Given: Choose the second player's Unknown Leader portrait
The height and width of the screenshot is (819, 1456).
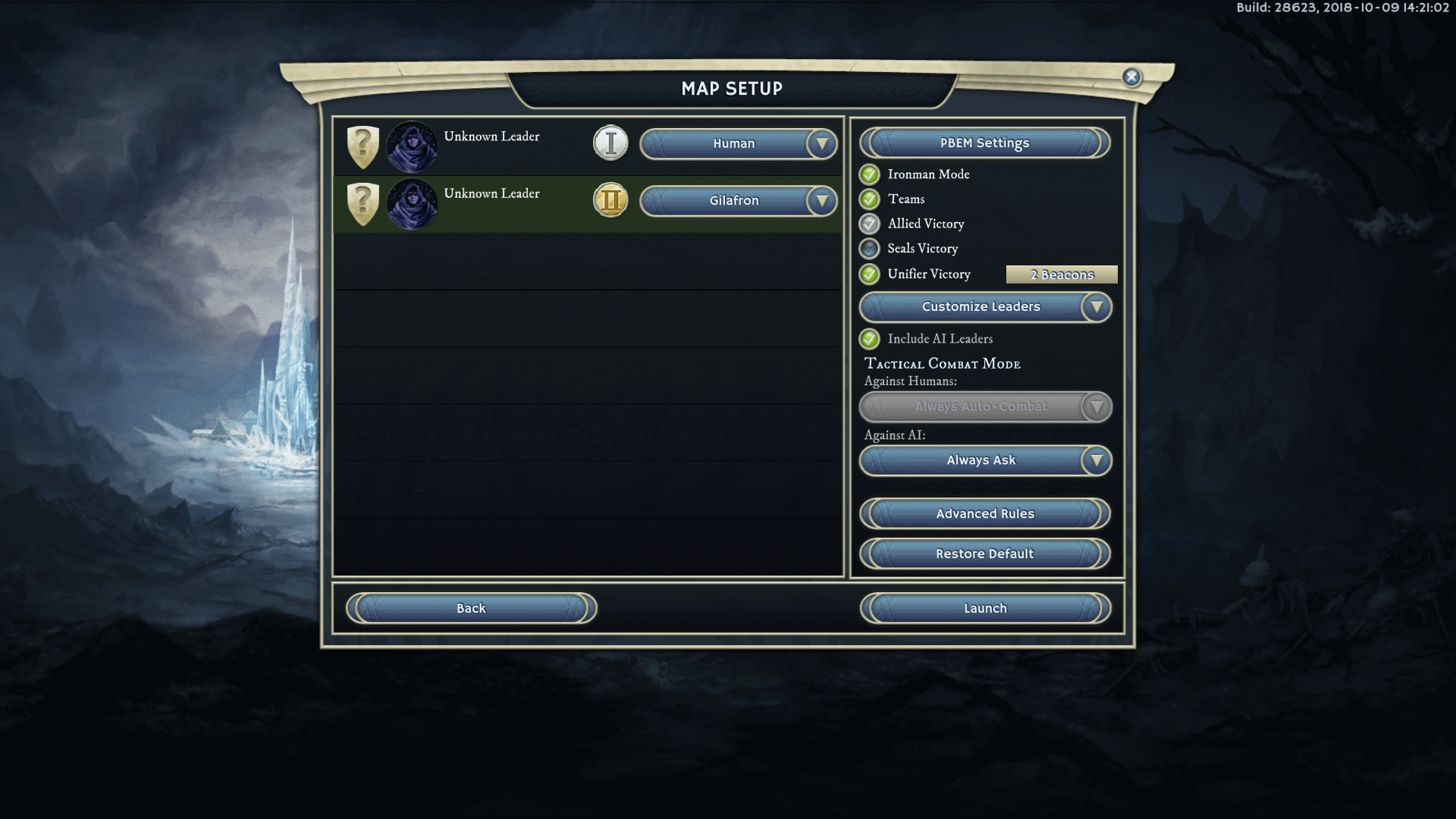Looking at the screenshot, I should 412,204.
